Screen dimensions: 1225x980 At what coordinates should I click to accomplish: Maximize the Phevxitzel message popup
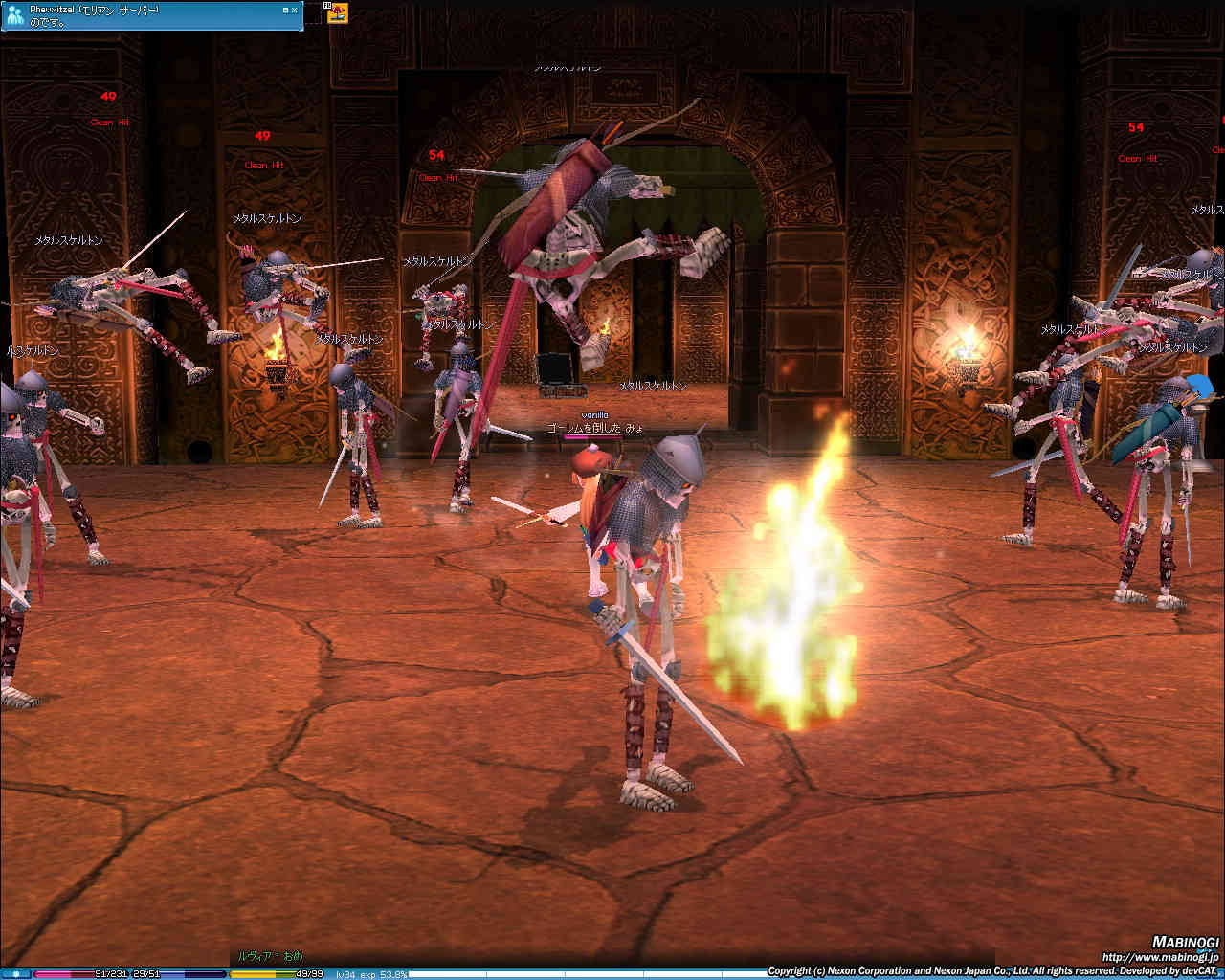coord(284,10)
